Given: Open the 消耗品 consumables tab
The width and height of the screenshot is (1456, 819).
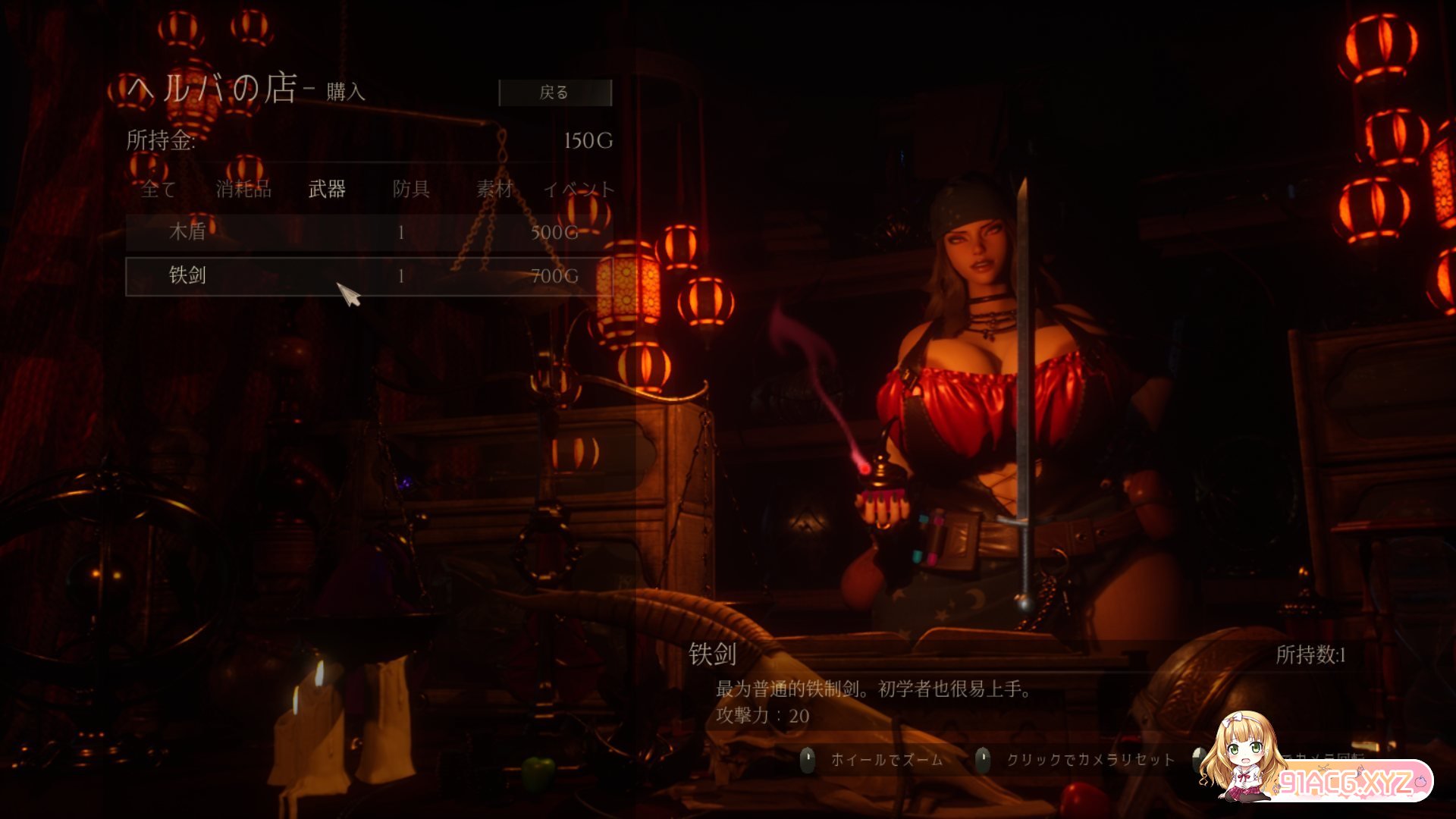Looking at the screenshot, I should (x=243, y=189).
